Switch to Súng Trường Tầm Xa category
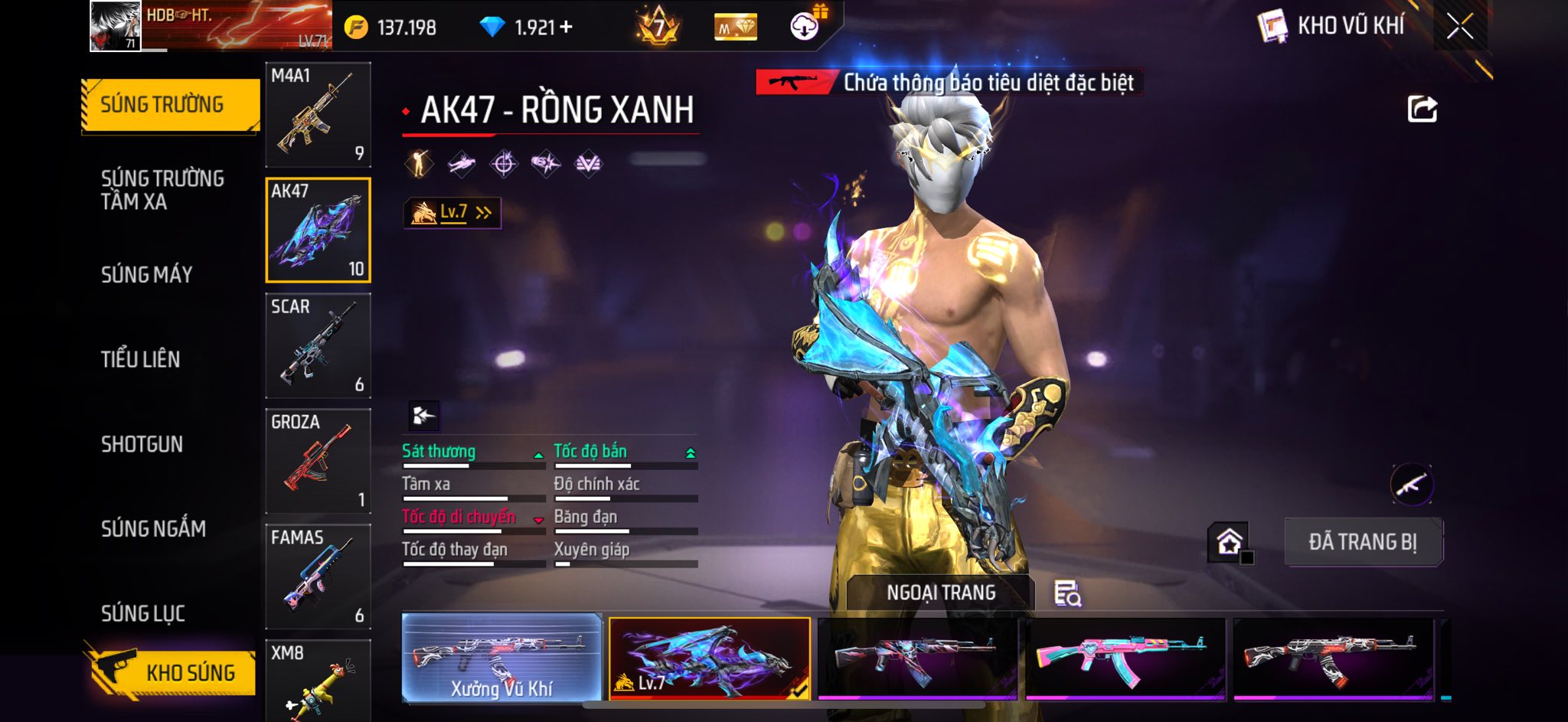 (162, 190)
